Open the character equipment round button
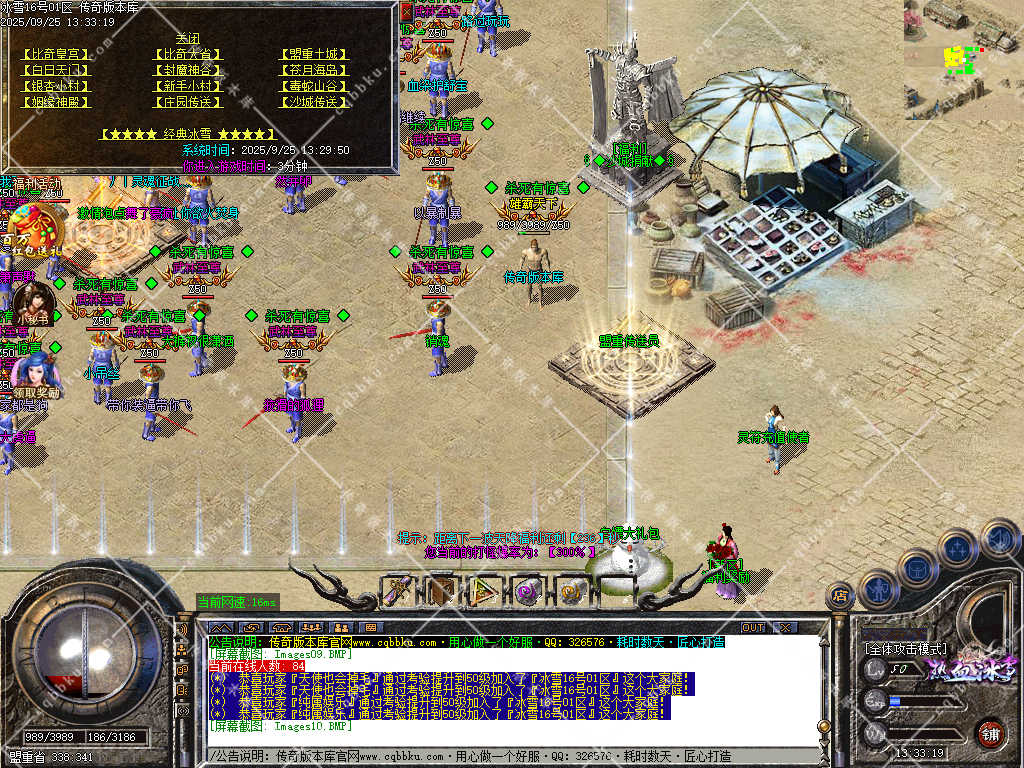The image size is (1024, 768). tap(877, 588)
